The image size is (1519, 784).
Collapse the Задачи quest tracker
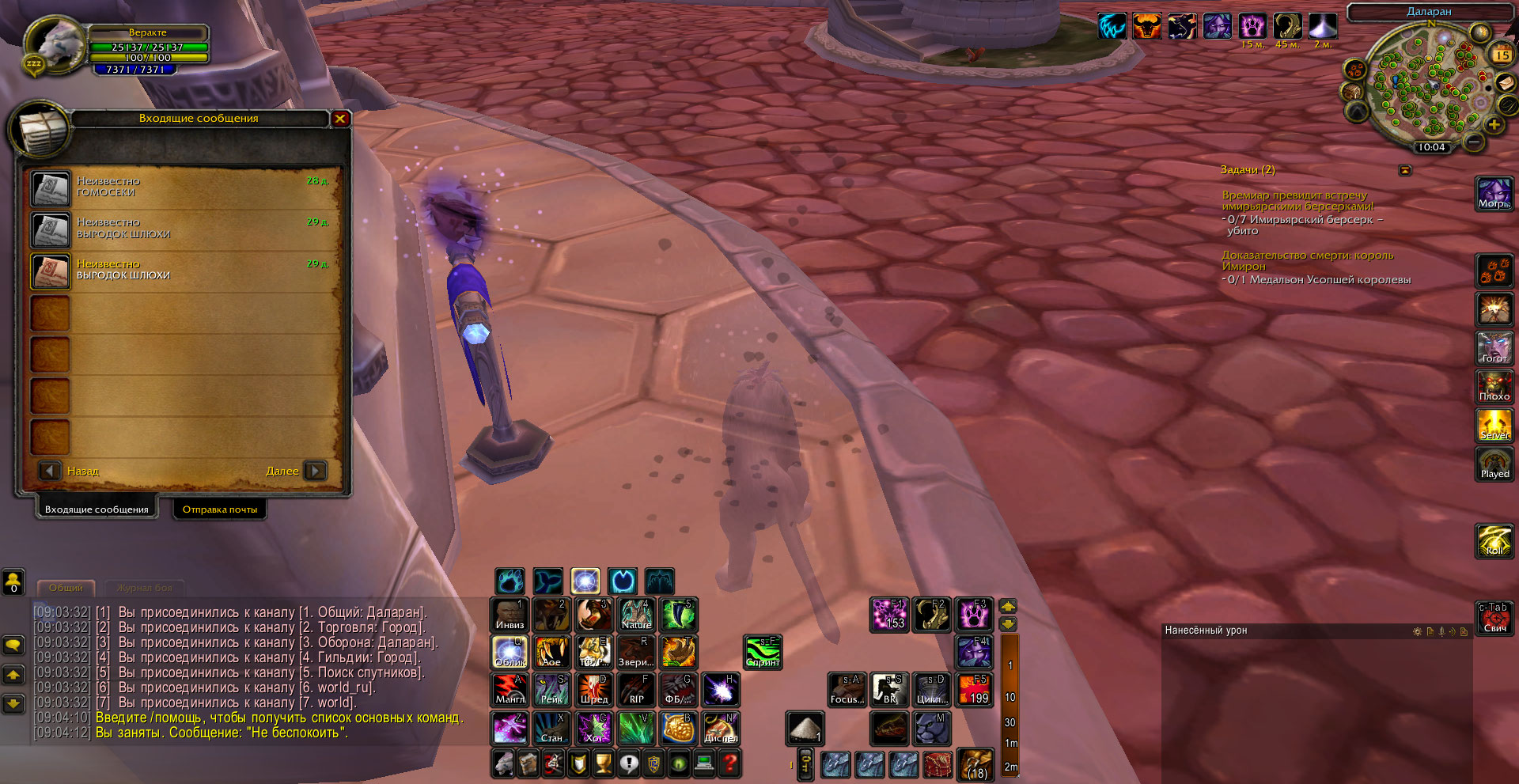point(1405,170)
